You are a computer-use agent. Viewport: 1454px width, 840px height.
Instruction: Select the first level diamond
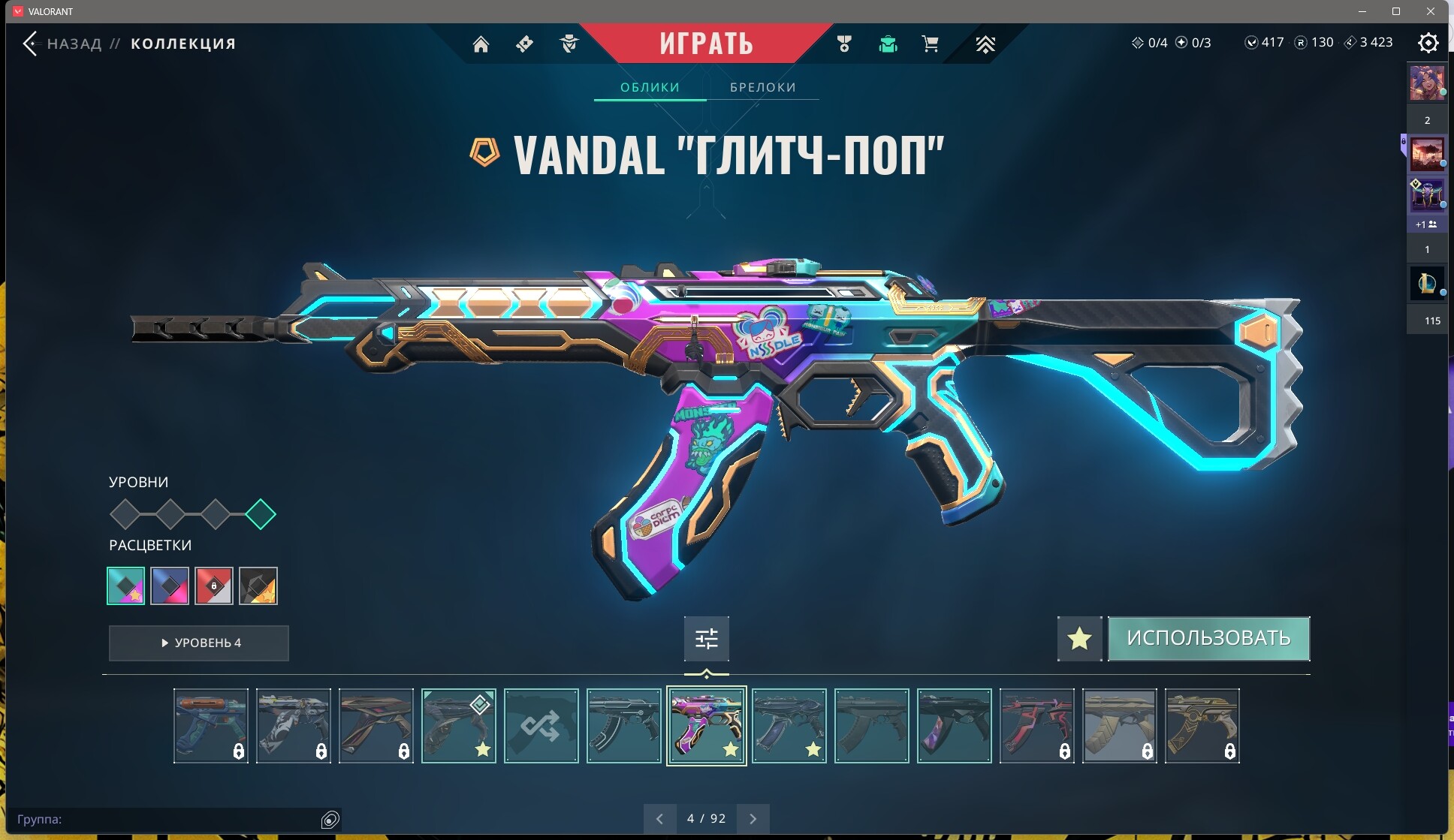(125, 514)
